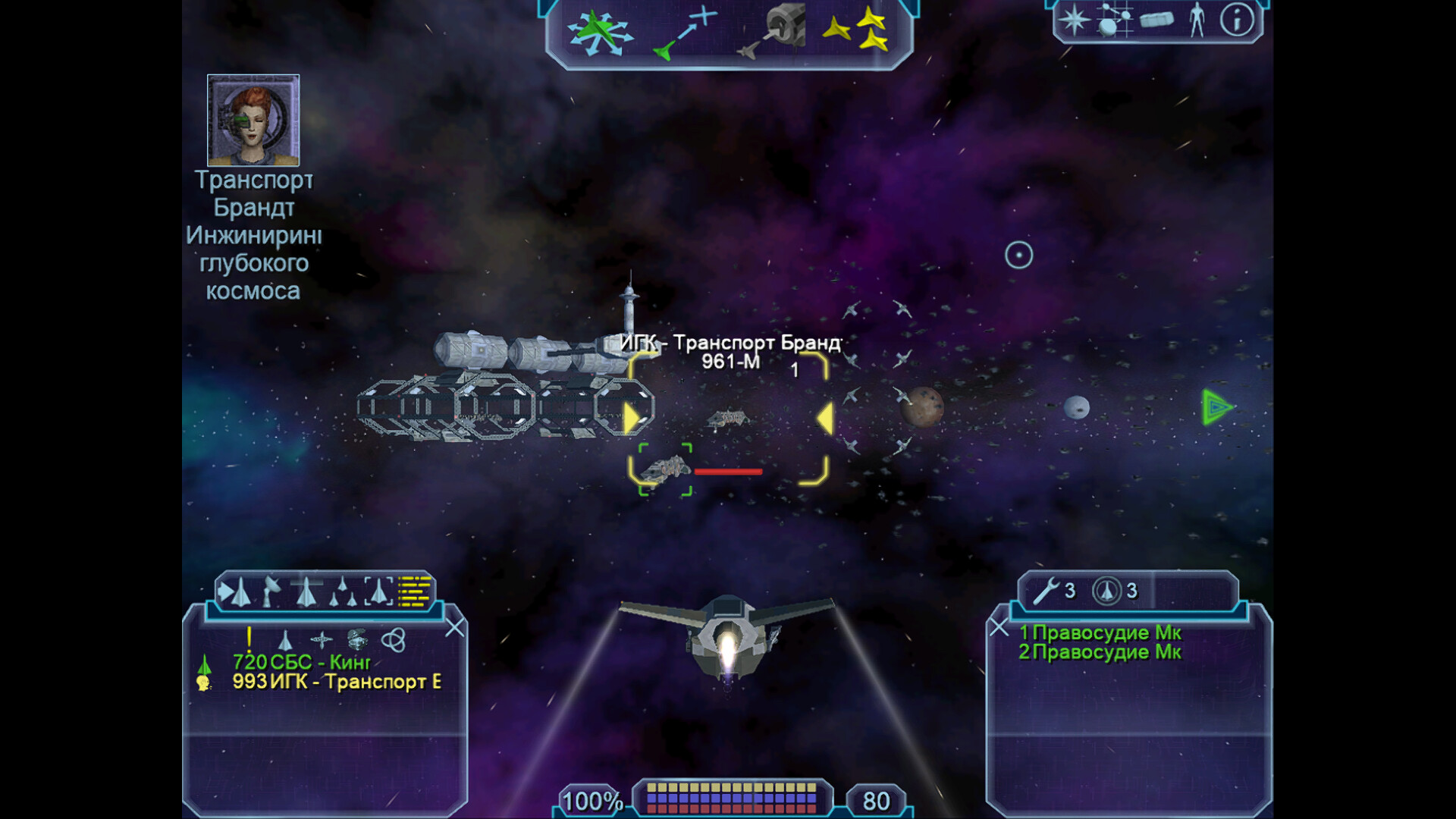This screenshot has width=1456, height=819.
Task: Select the green ship with radial arrows icon
Action: 600,33
